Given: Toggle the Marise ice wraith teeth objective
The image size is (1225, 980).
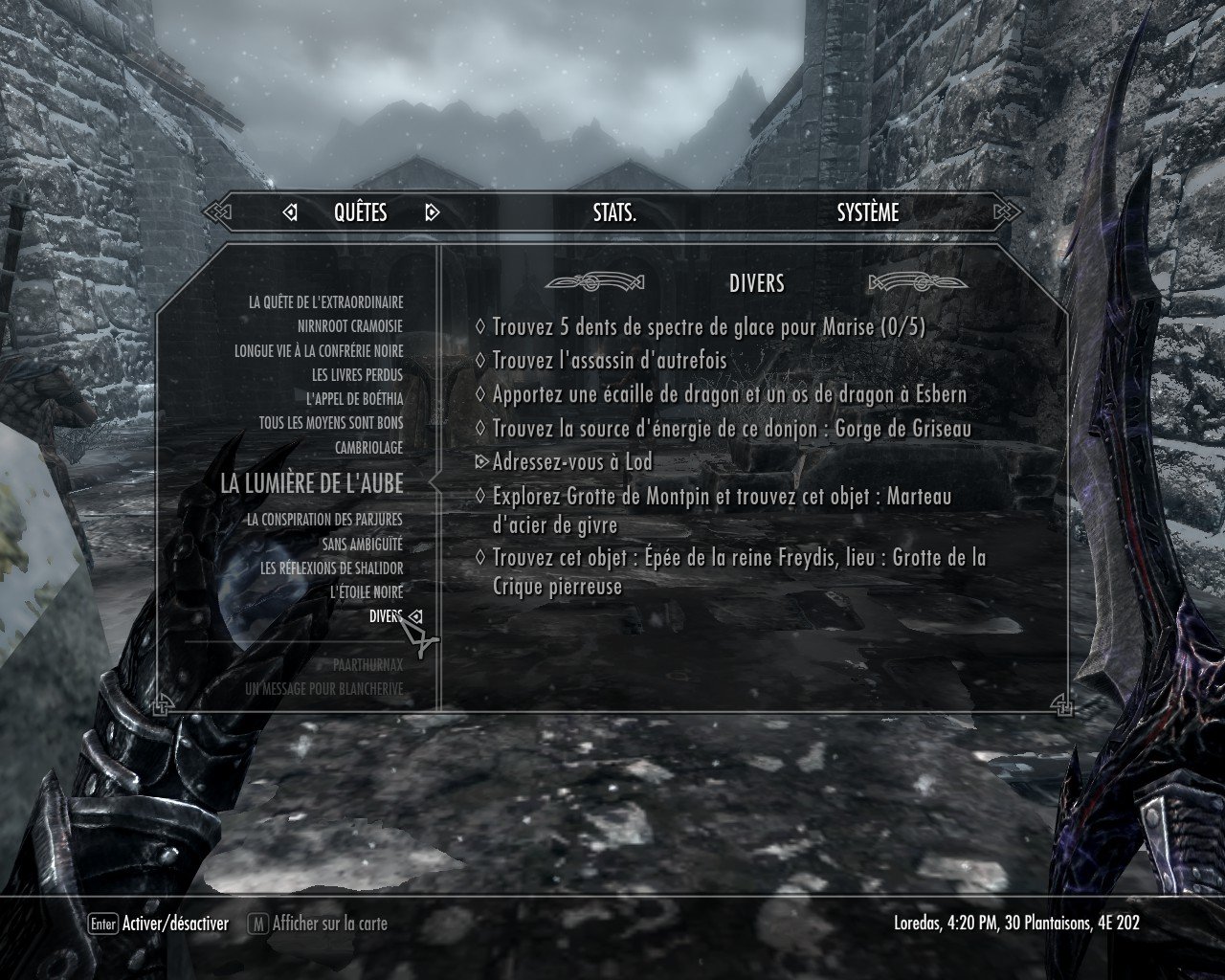Looking at the screenshot, I should (708, 327).
